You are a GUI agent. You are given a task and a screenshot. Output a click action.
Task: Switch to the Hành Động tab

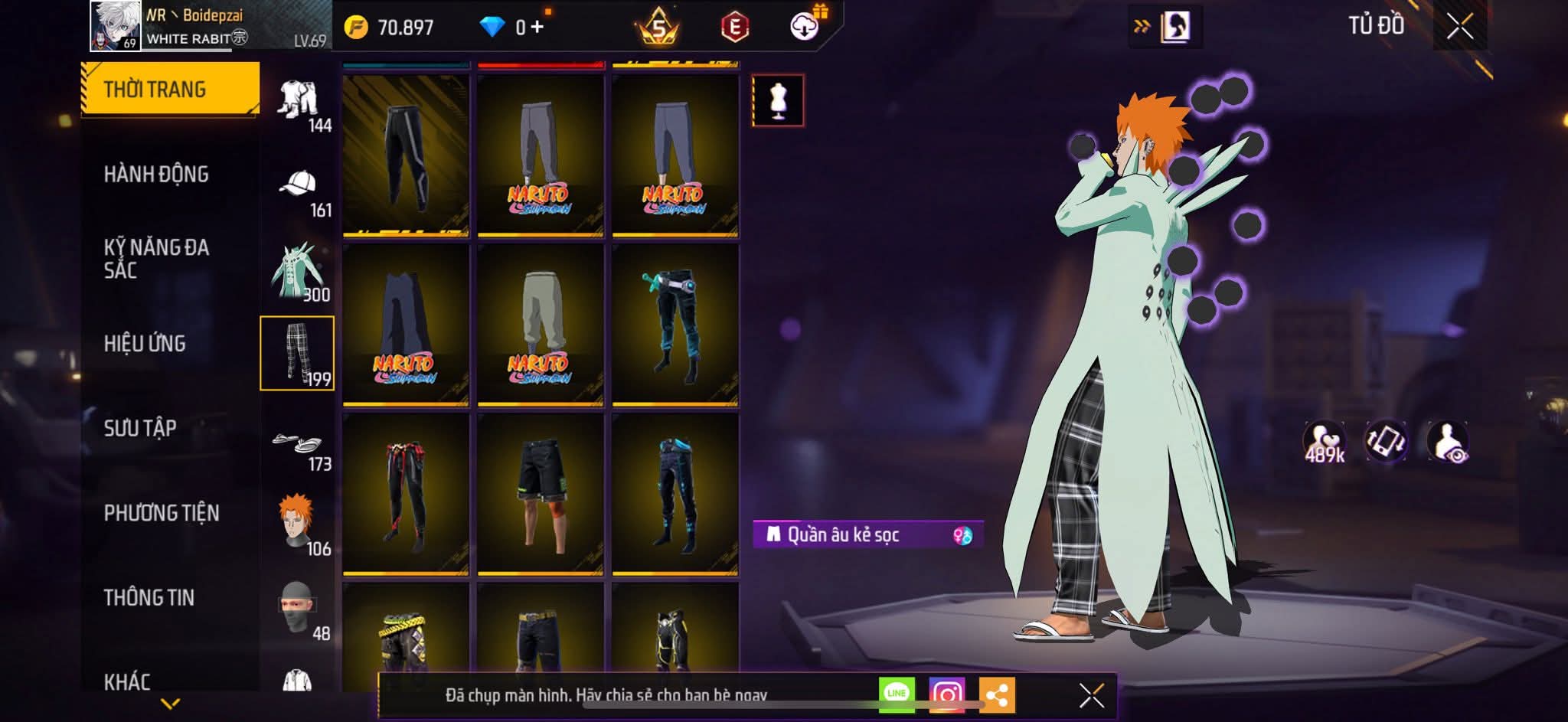[156, 175]
